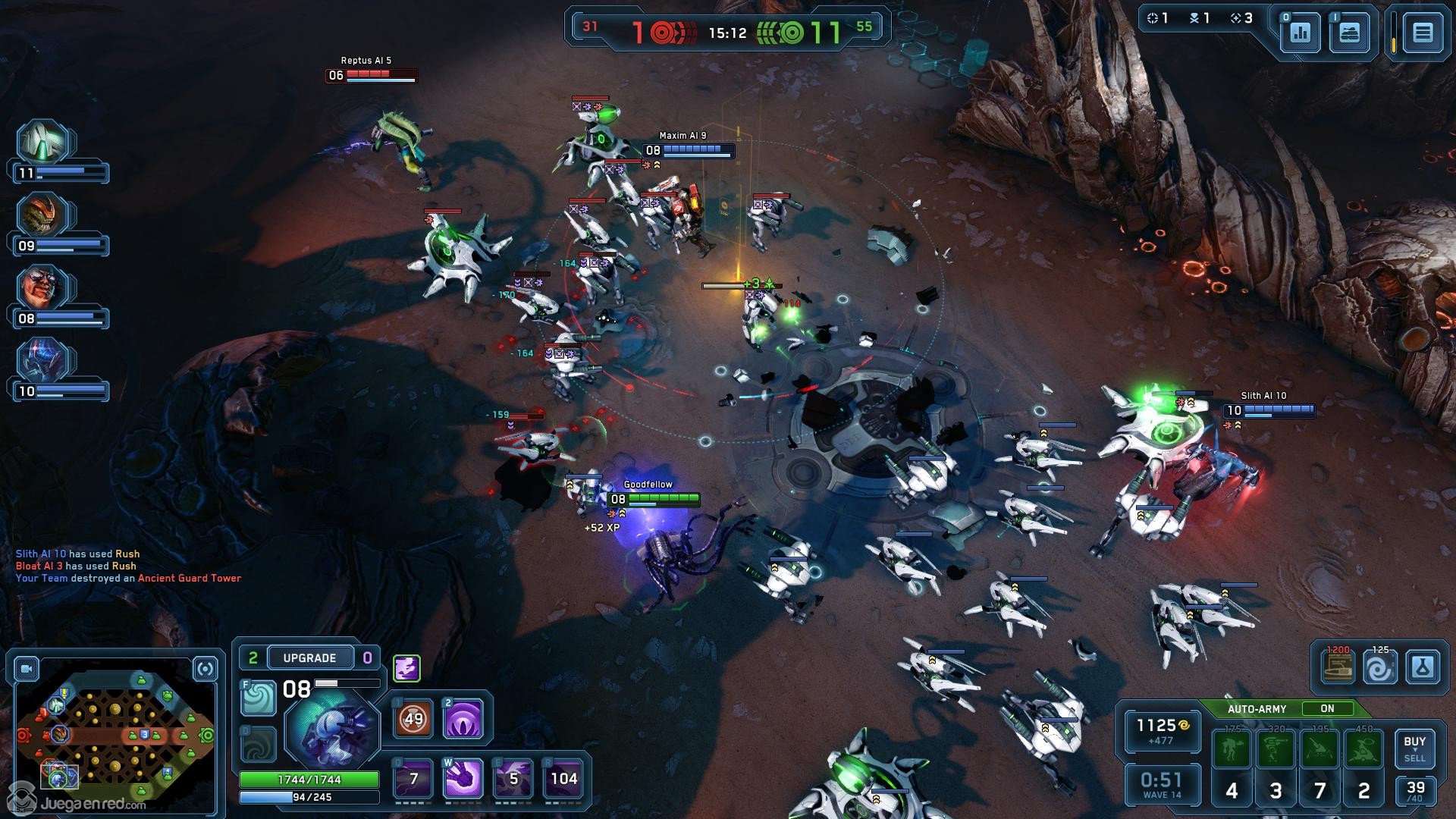
Task: Select the level 11 ally portrait
Action: (44, 143)
